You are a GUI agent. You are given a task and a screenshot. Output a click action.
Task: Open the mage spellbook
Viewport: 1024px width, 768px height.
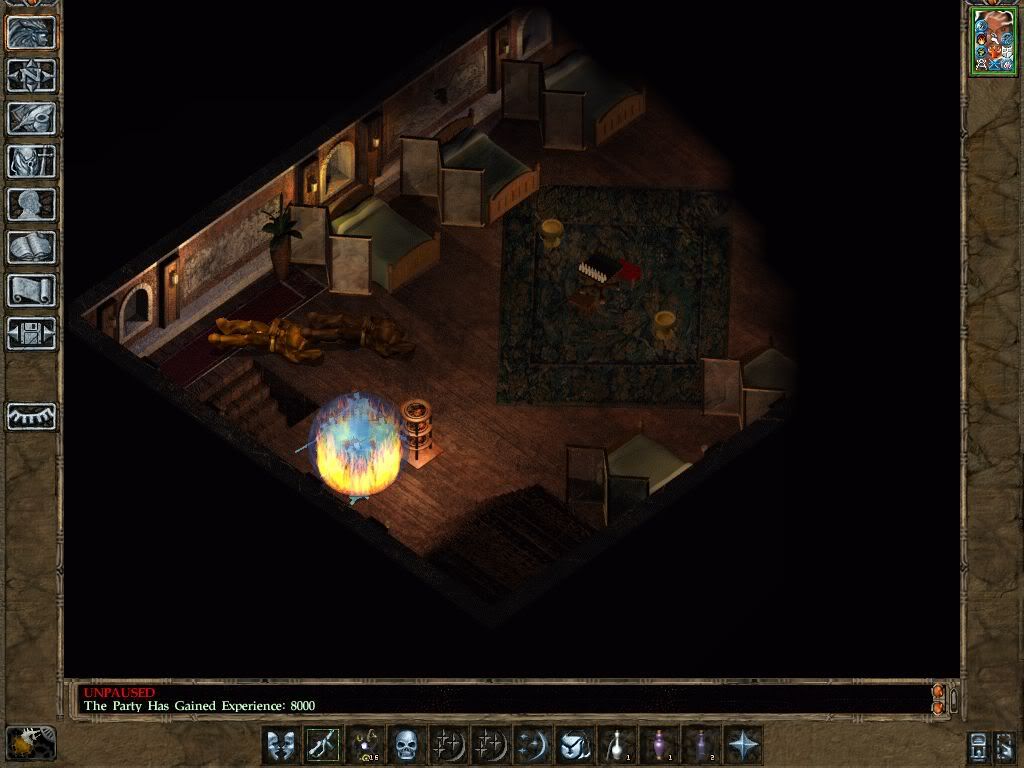point(32,247)
